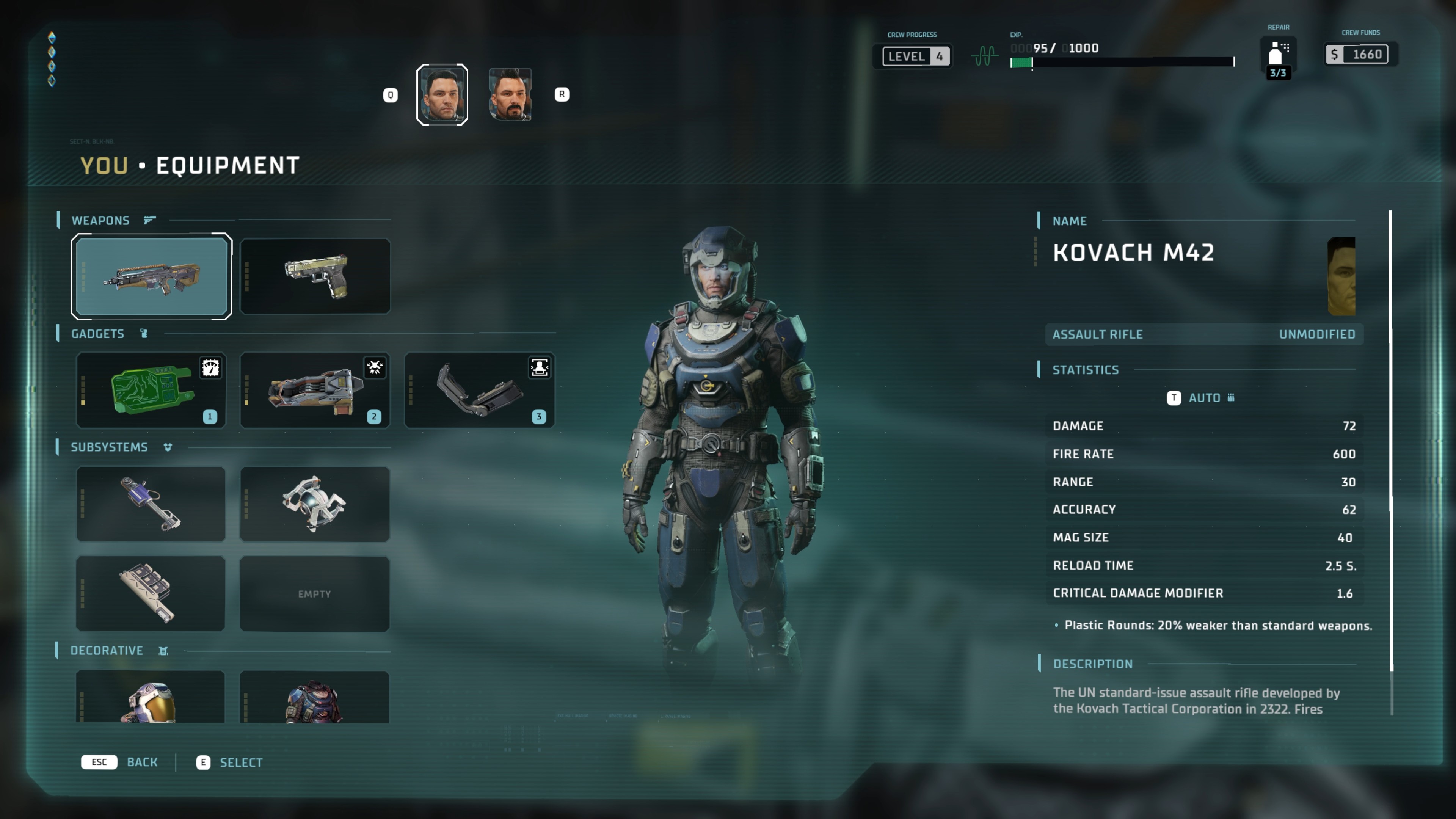Click the item details scrollbar

(x=1390, y=441)
